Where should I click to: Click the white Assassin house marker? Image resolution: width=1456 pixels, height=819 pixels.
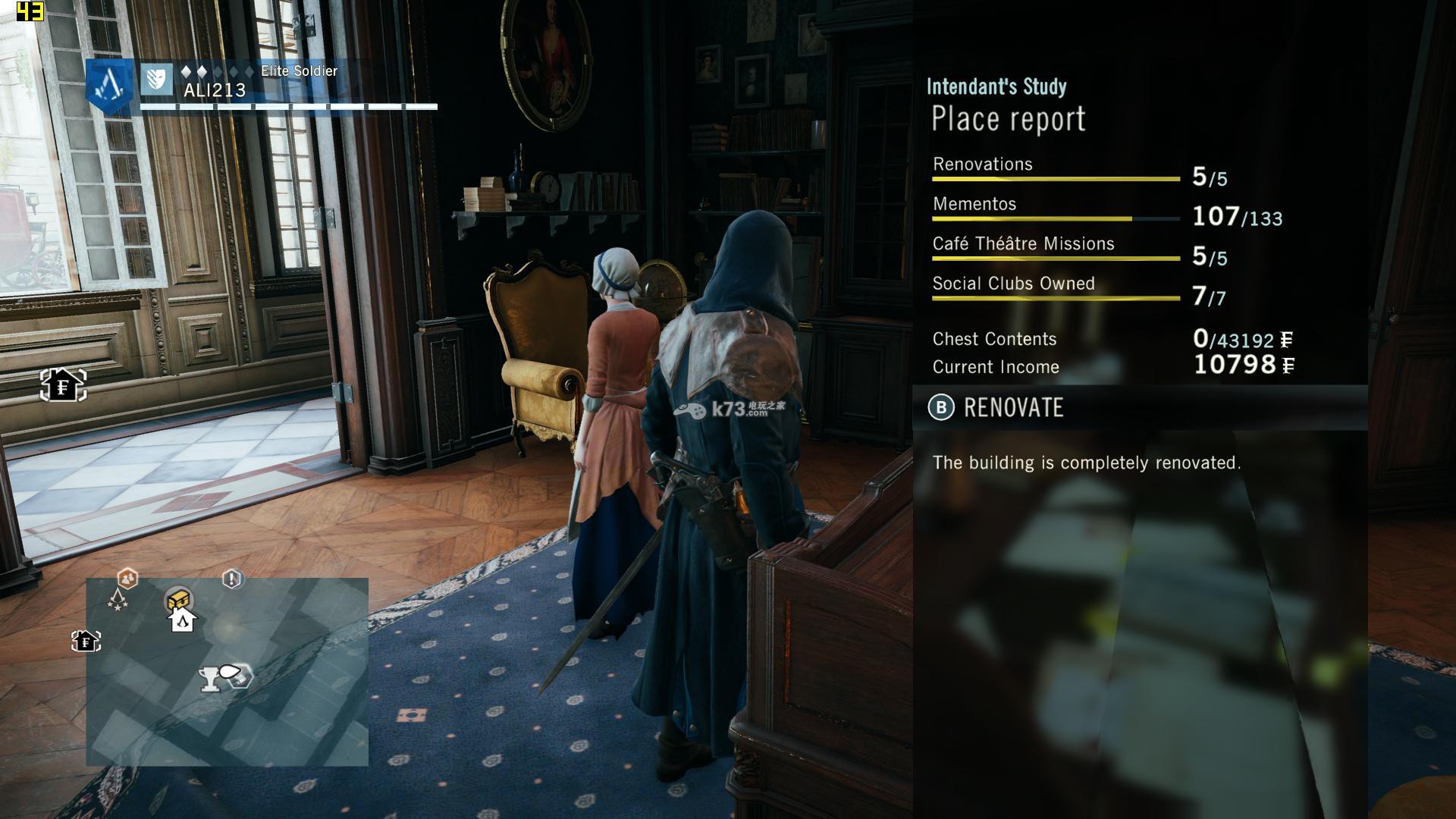[x=183, y=620]
